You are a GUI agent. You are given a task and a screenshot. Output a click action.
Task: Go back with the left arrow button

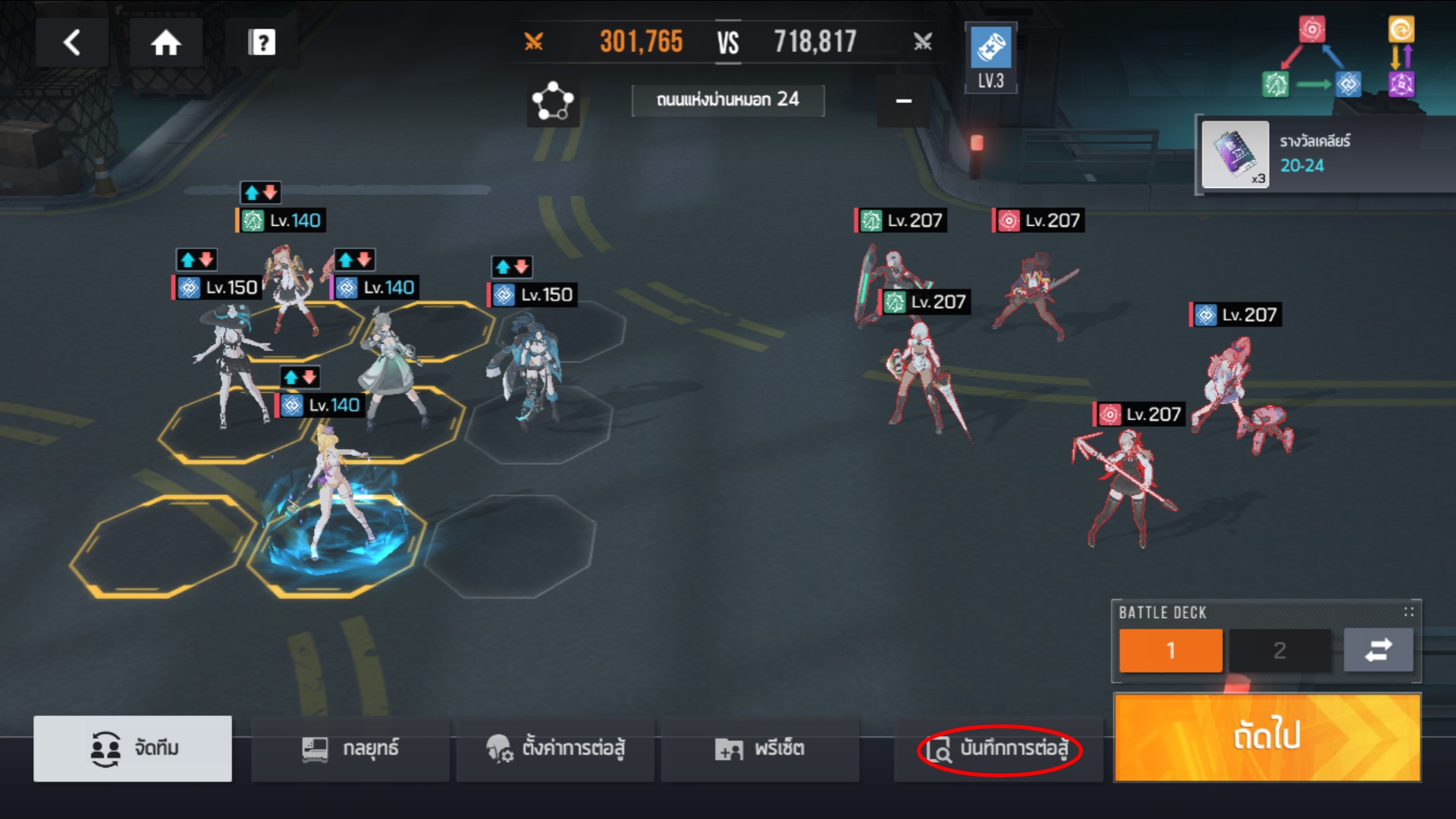[x=72, y=42]
